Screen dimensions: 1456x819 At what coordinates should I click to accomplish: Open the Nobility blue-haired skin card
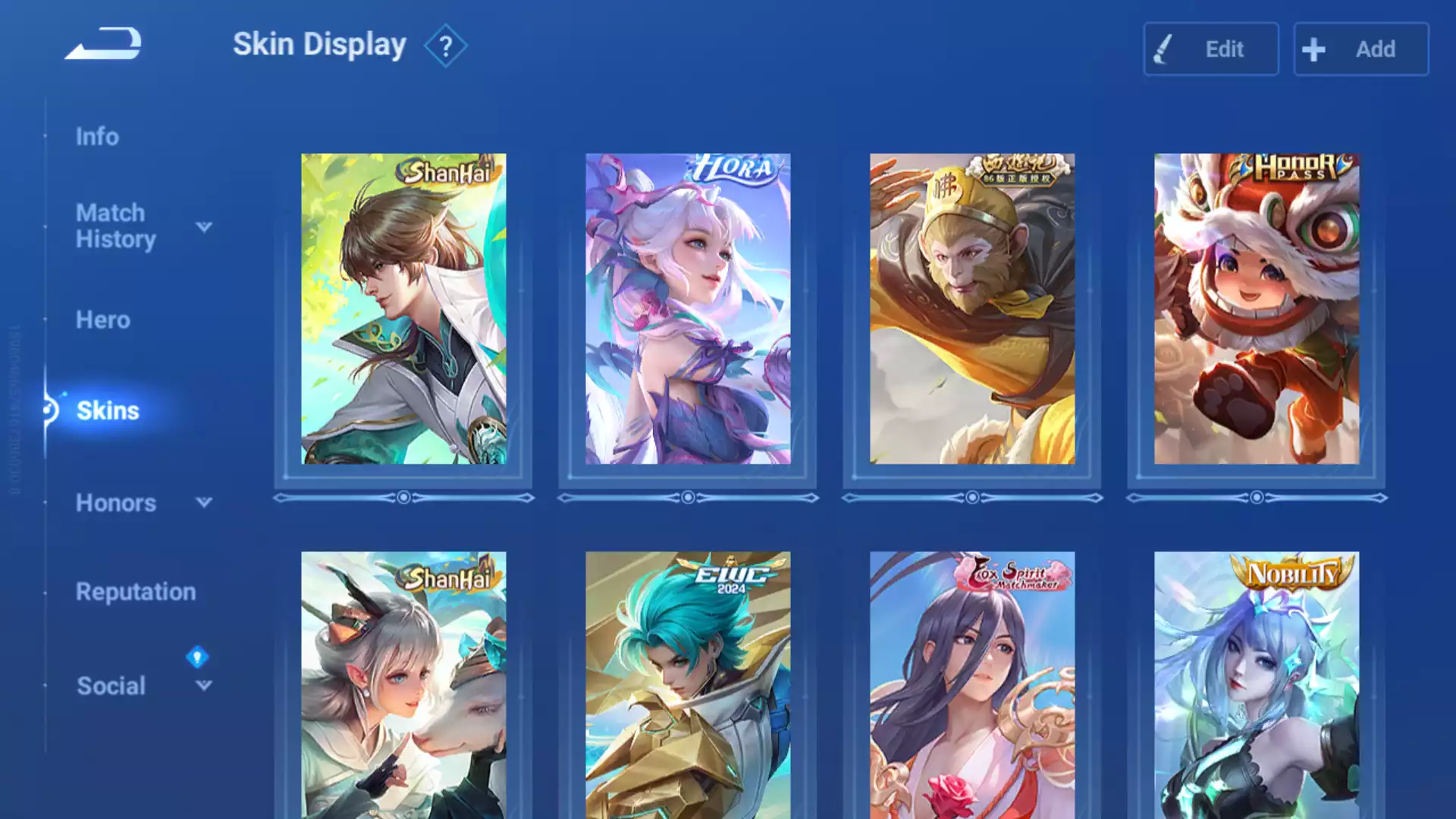click(x=1257, y=684)
